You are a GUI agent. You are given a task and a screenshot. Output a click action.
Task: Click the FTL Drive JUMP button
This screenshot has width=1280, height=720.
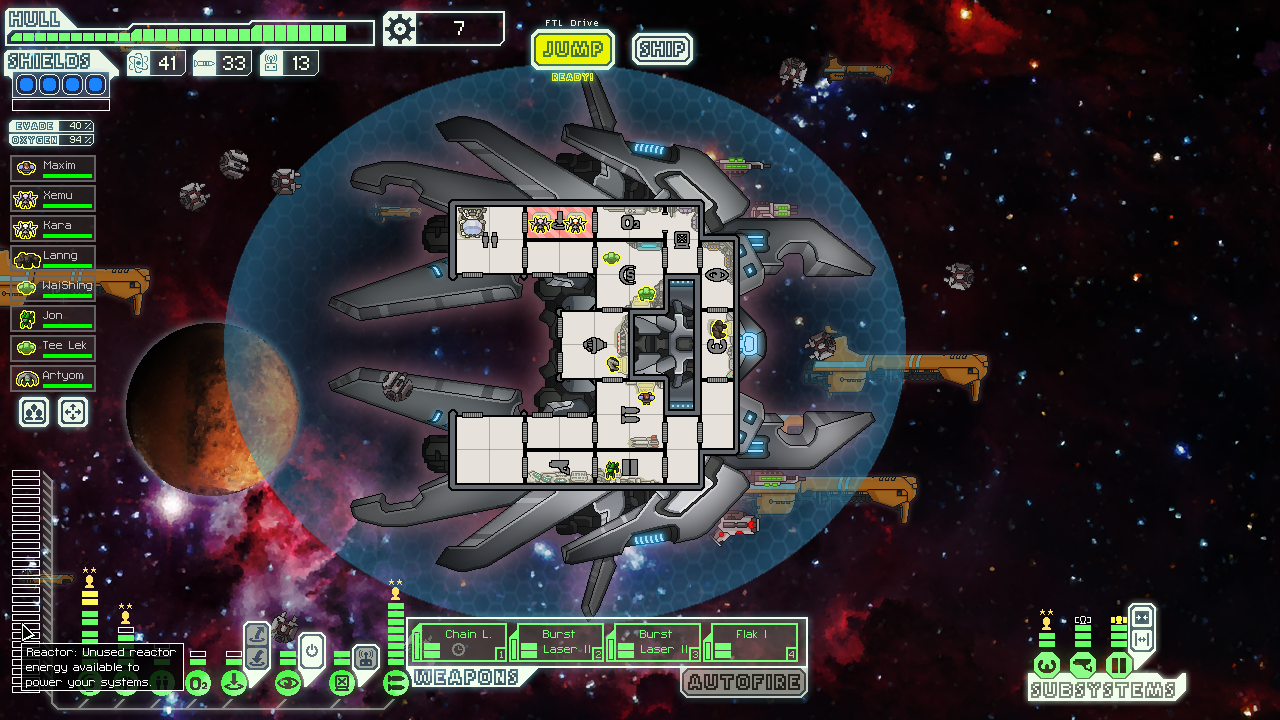(572, 49)
